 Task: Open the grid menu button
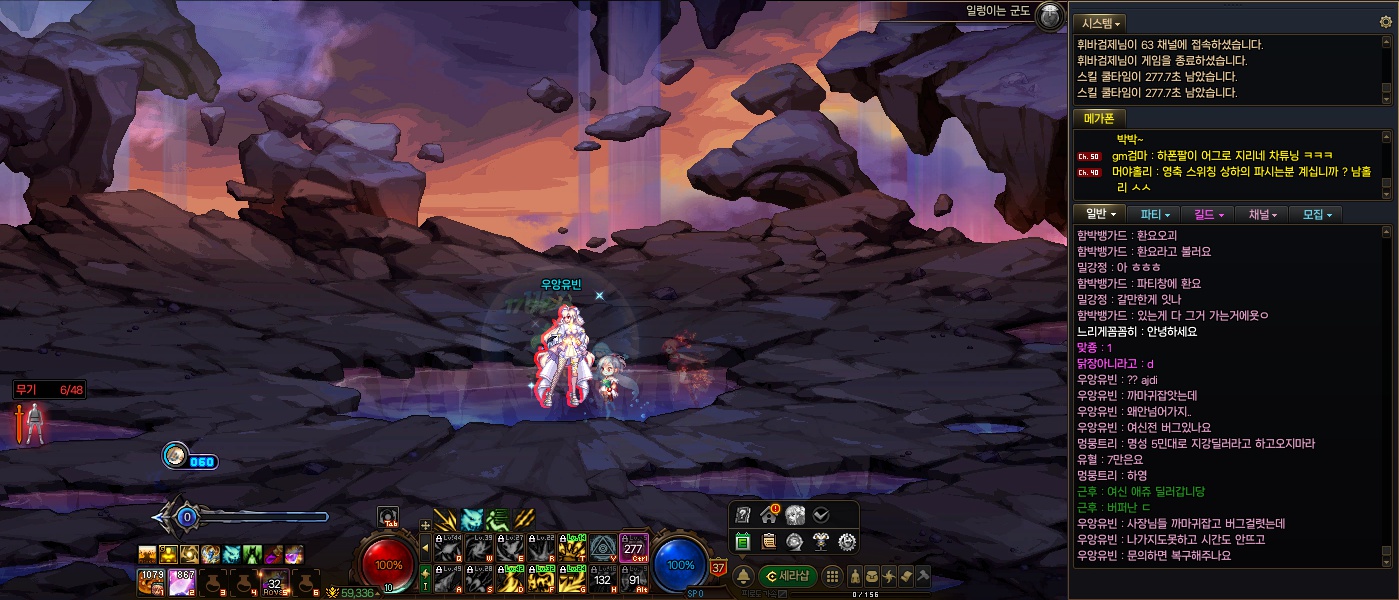832,576
